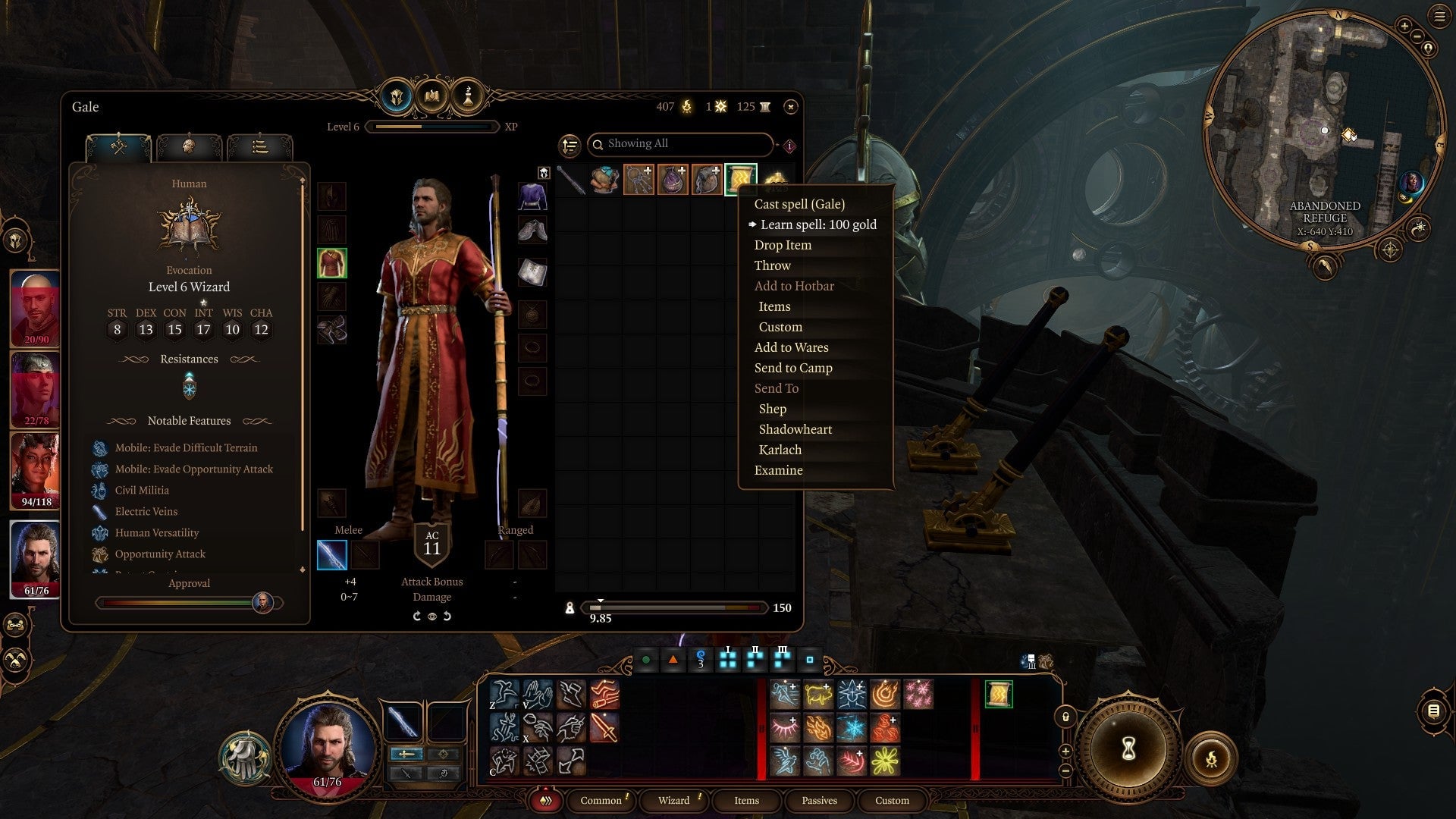The image size is (1456, 819).
Task: Click the long rest flame icon bottom right
Action: click(1213, 758)
